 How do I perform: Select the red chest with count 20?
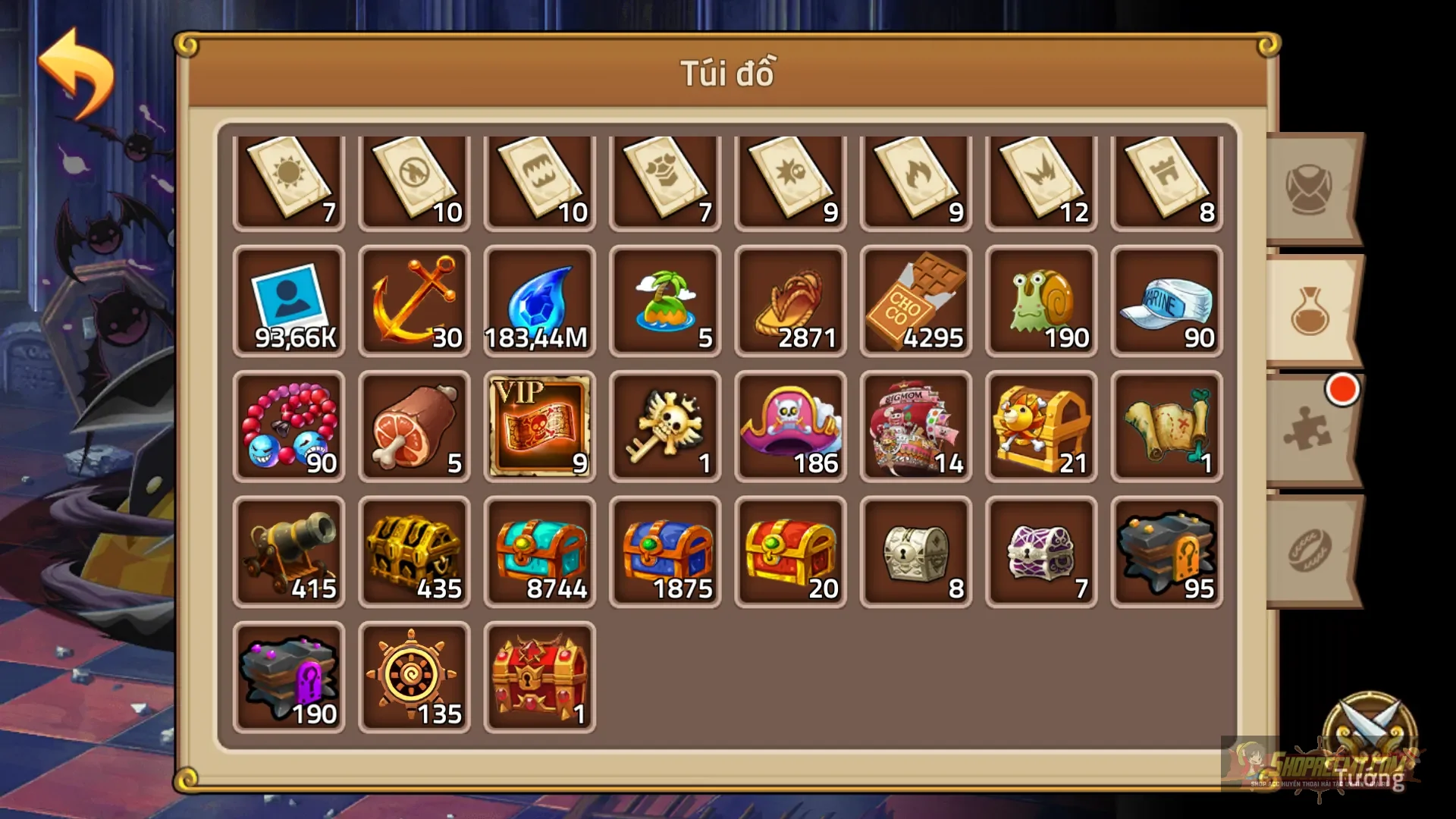[790, 551]
